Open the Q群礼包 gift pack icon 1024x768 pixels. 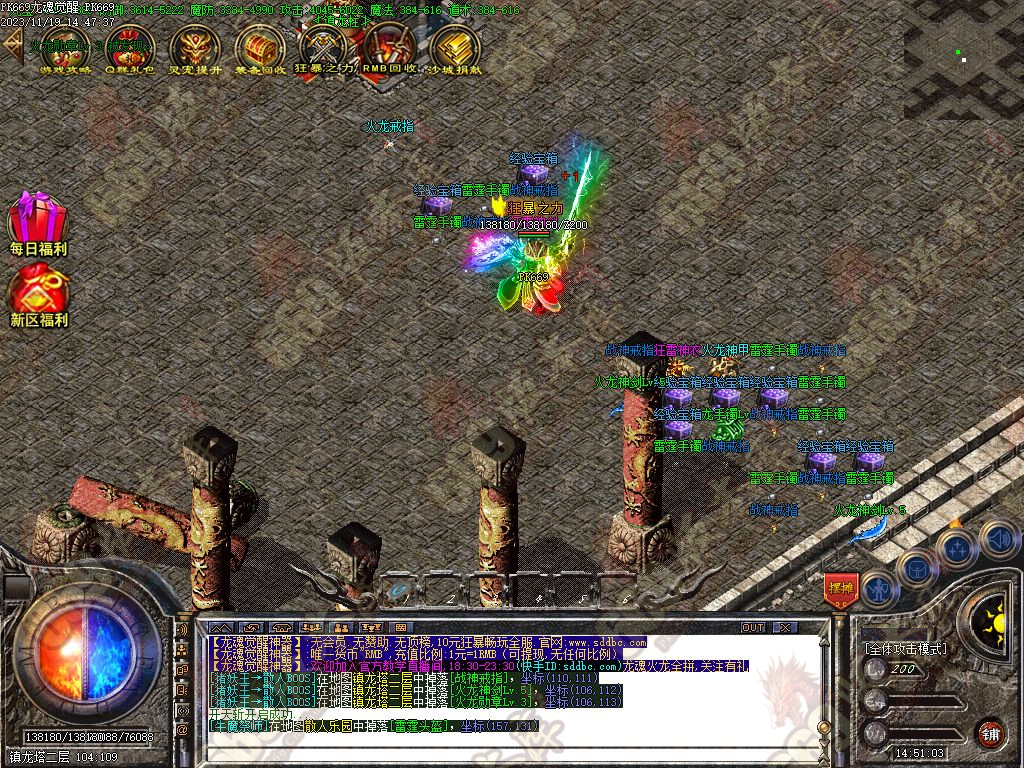[x=129, y=48]
